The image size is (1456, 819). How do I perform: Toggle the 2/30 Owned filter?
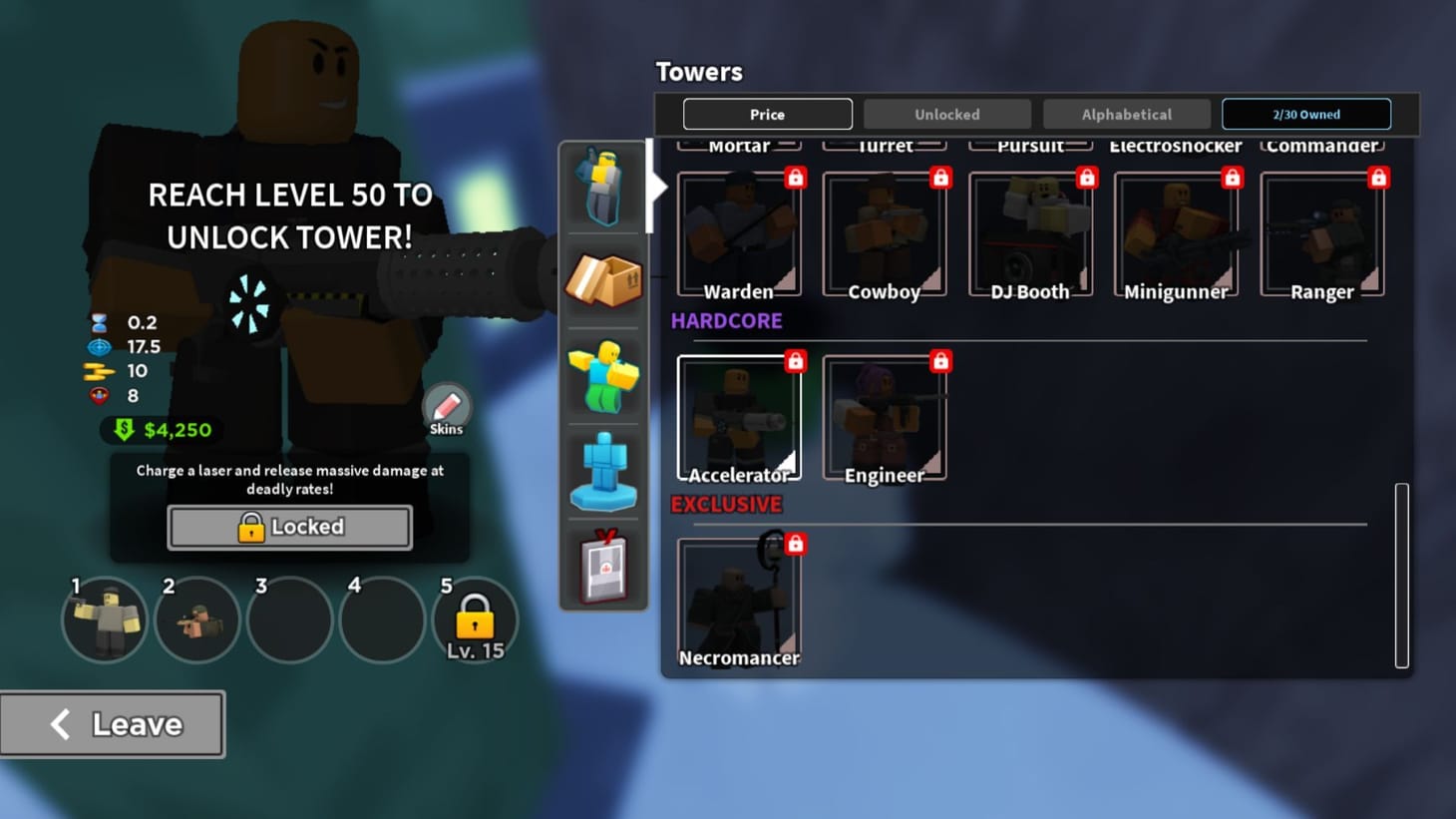[1306, 114]
